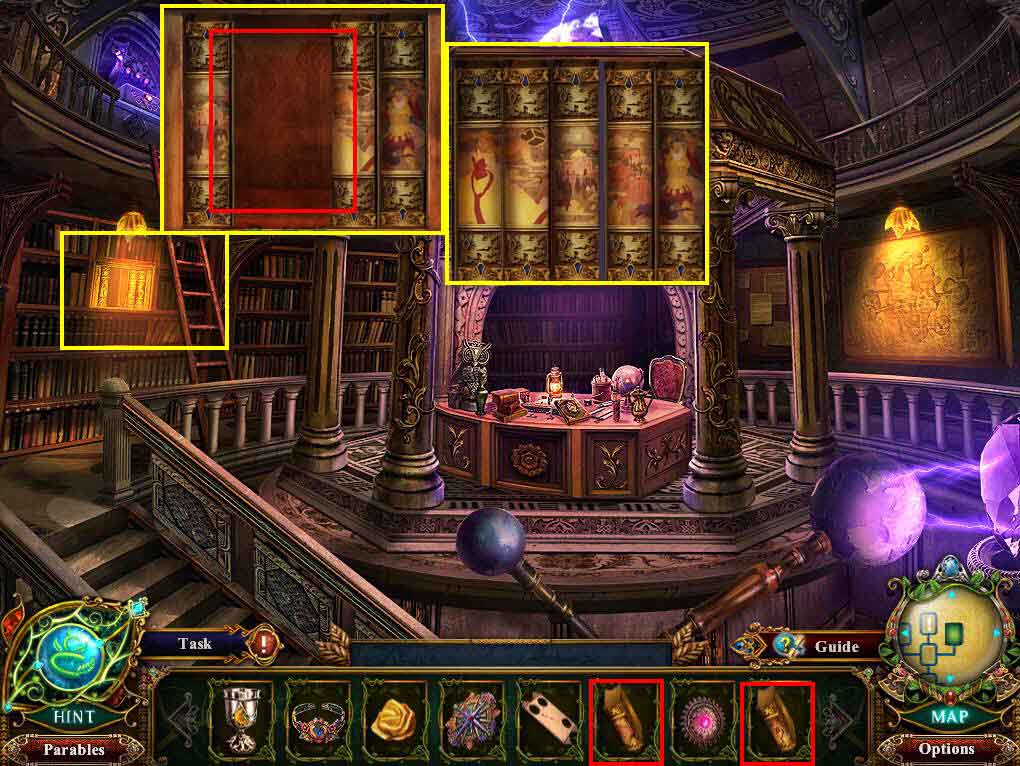
Task: Select the colorful star brooch item
Action: click(x=472, y=718)
